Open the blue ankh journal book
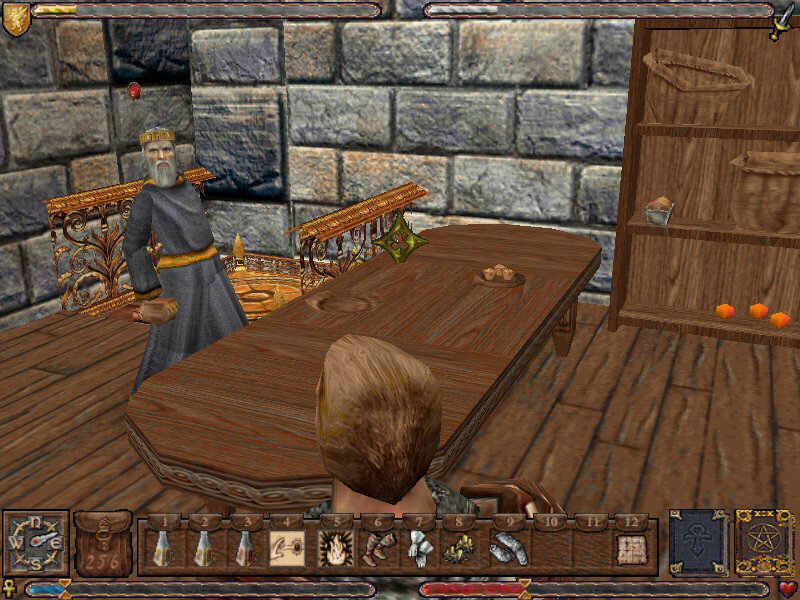This screenshot has width=800, height=600. 697,543
